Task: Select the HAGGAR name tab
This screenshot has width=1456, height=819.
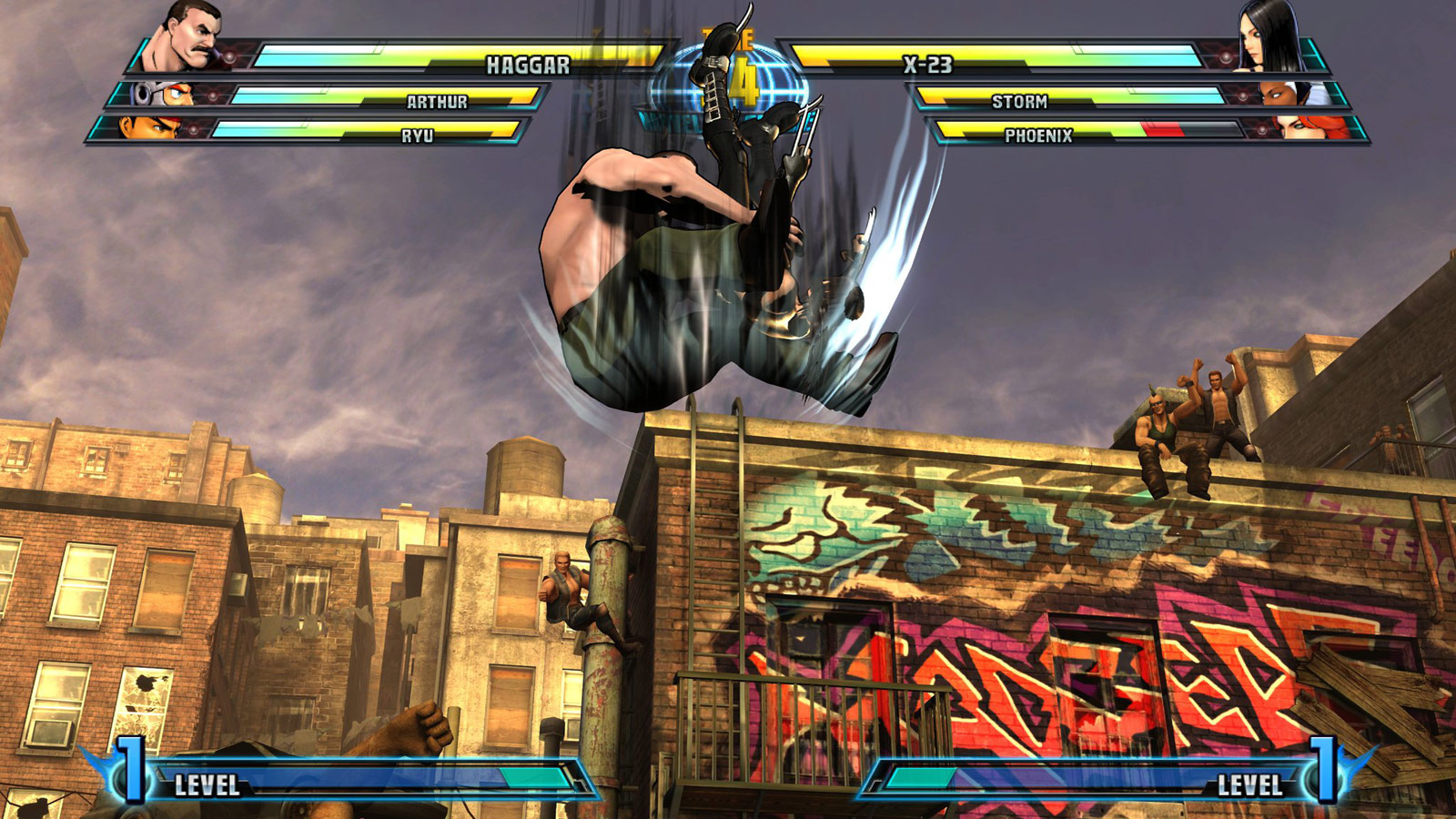Action: [x=530, y=64]
